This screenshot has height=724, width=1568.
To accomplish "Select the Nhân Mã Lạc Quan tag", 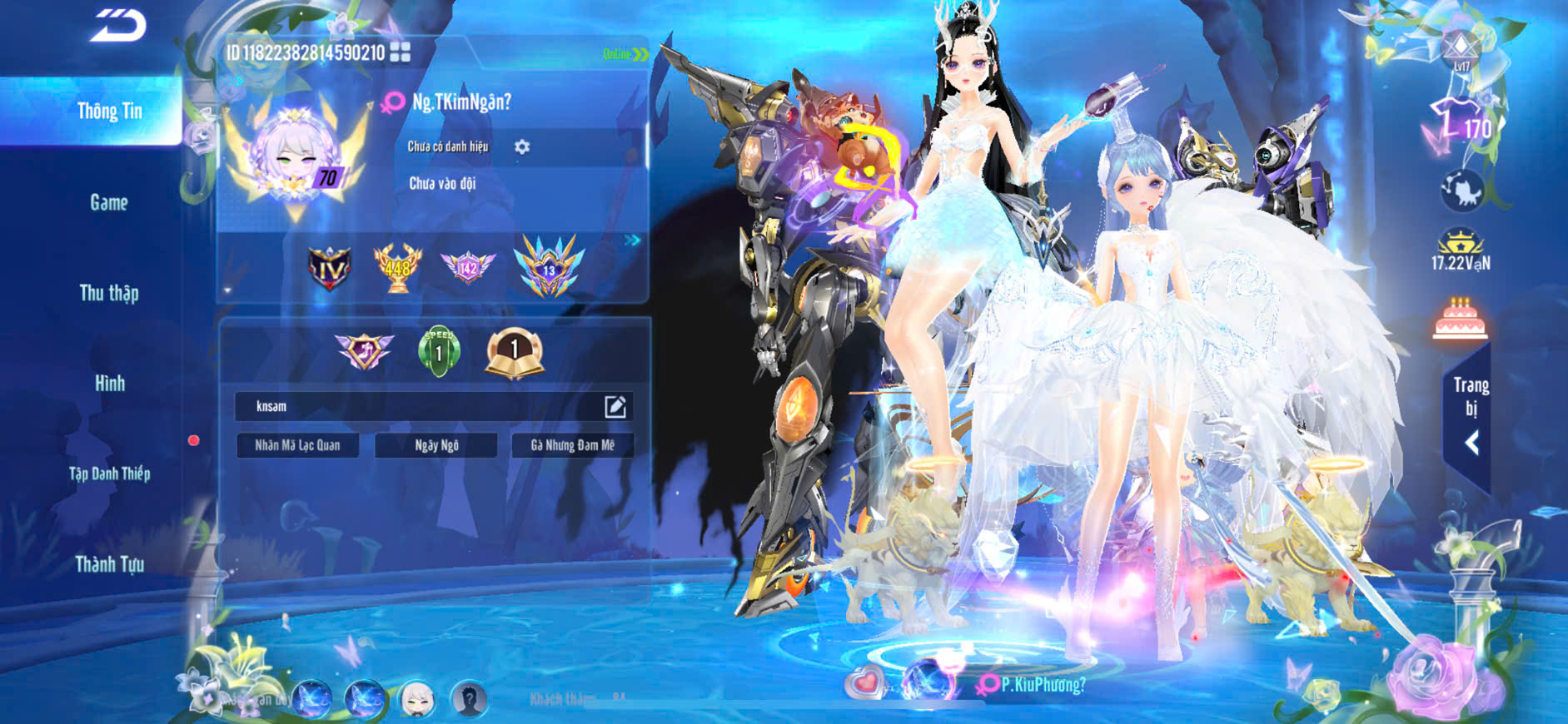I will (x=297, y=445).
